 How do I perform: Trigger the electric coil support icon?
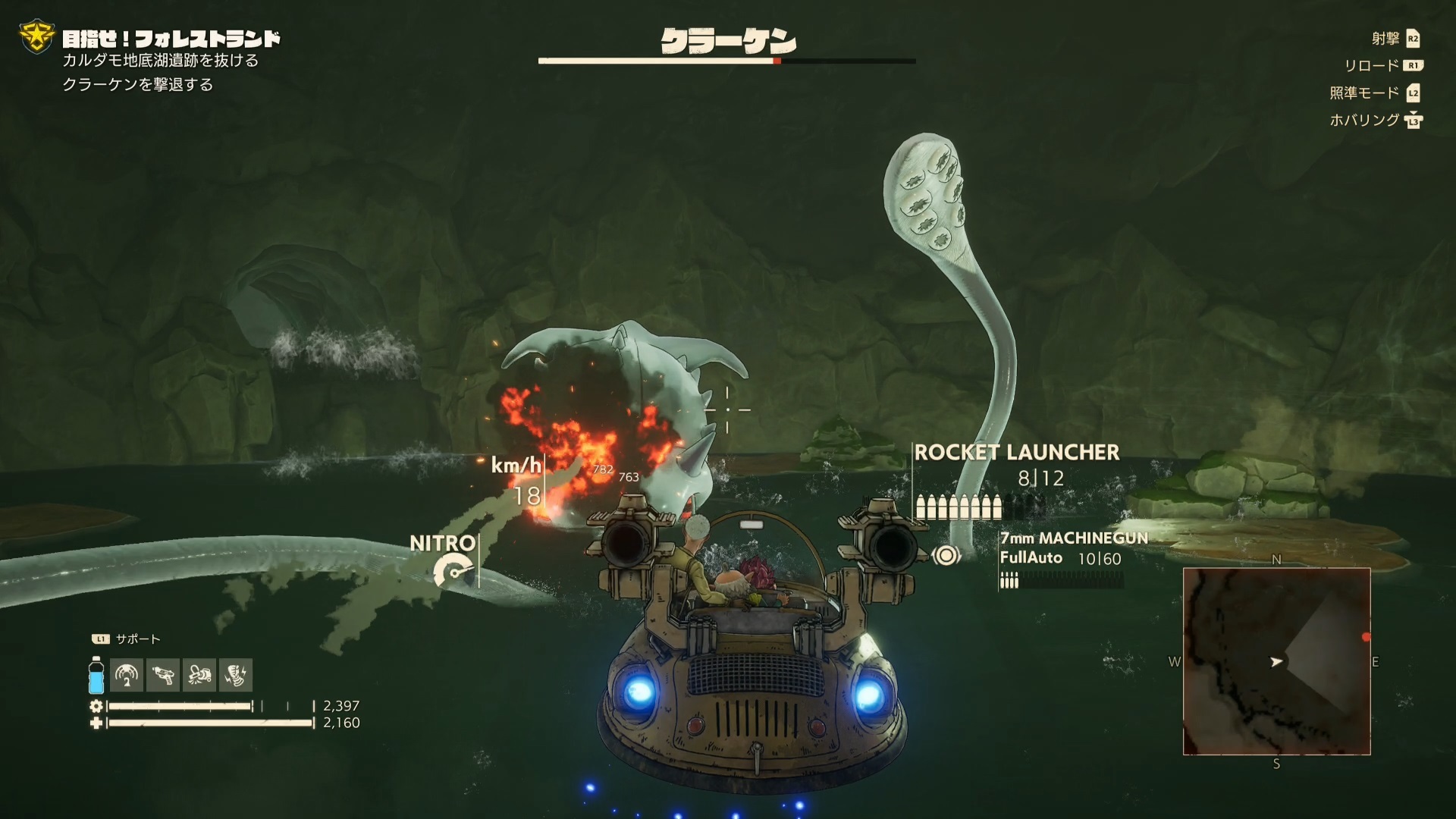[x=236, y=674]
